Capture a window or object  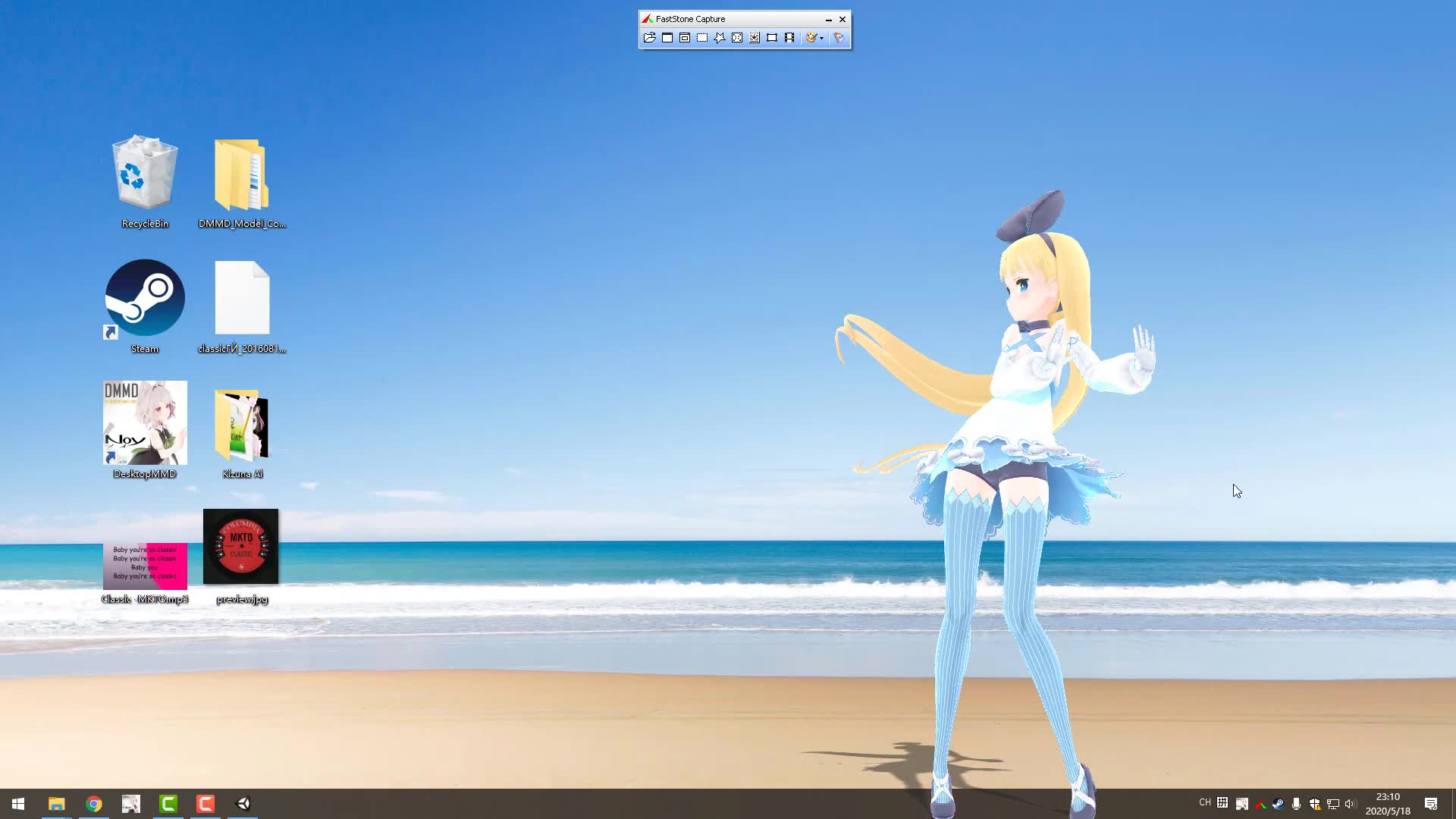pos(685,38)
